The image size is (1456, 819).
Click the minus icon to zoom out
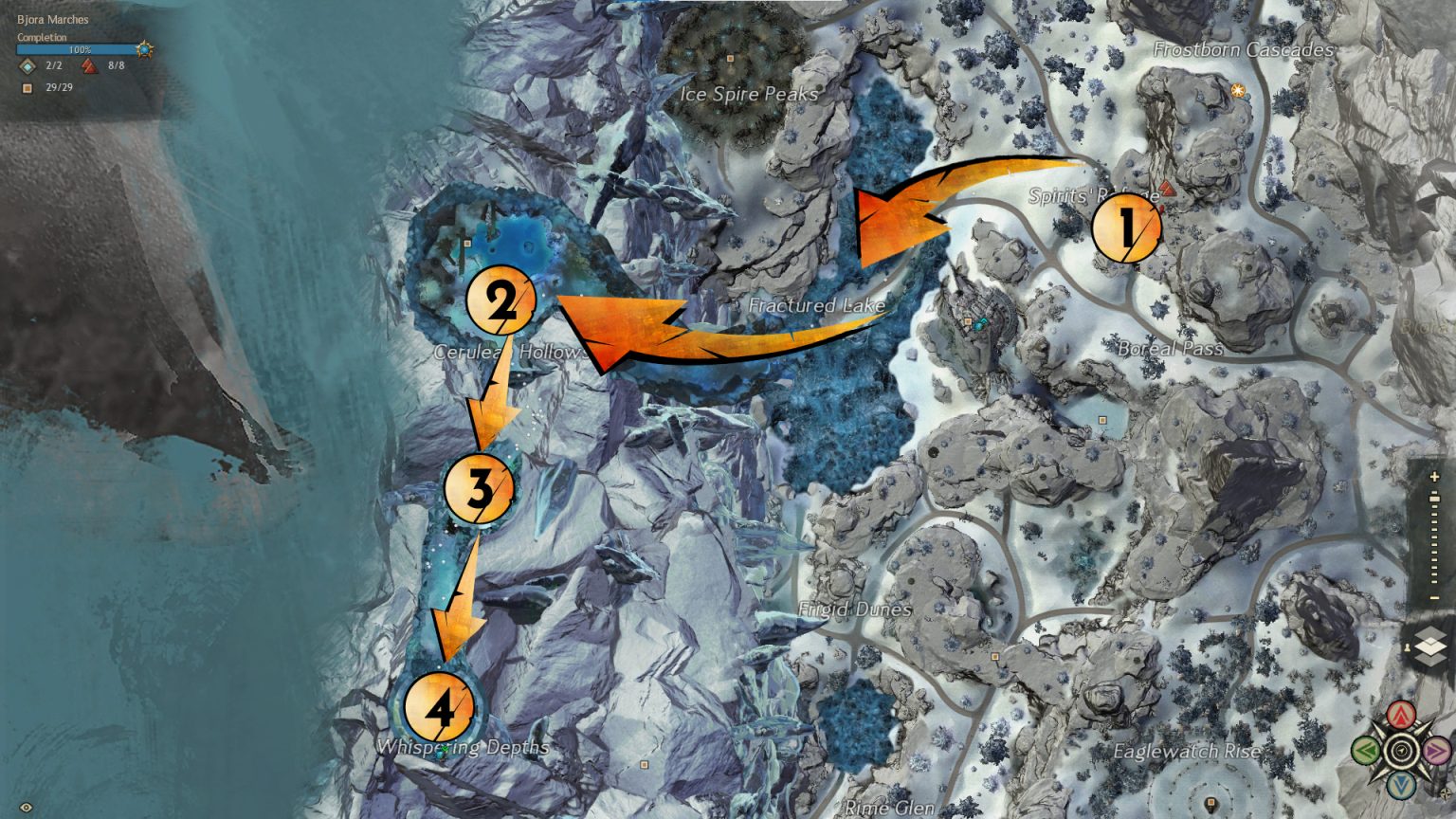pyautogui.click(x=1434, y=596)
